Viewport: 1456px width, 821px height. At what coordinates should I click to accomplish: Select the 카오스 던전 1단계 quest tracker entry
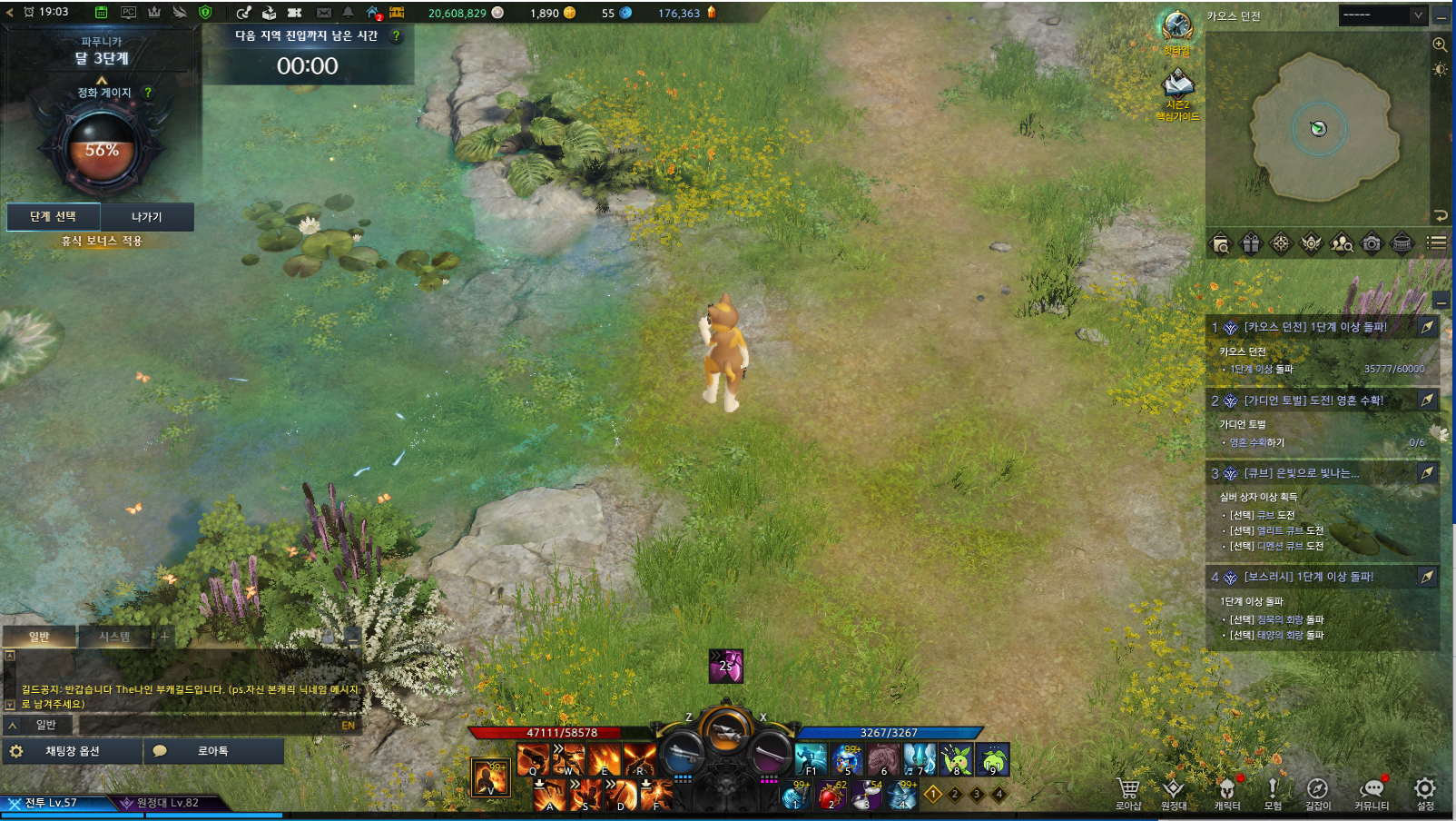pos(1314,327)
